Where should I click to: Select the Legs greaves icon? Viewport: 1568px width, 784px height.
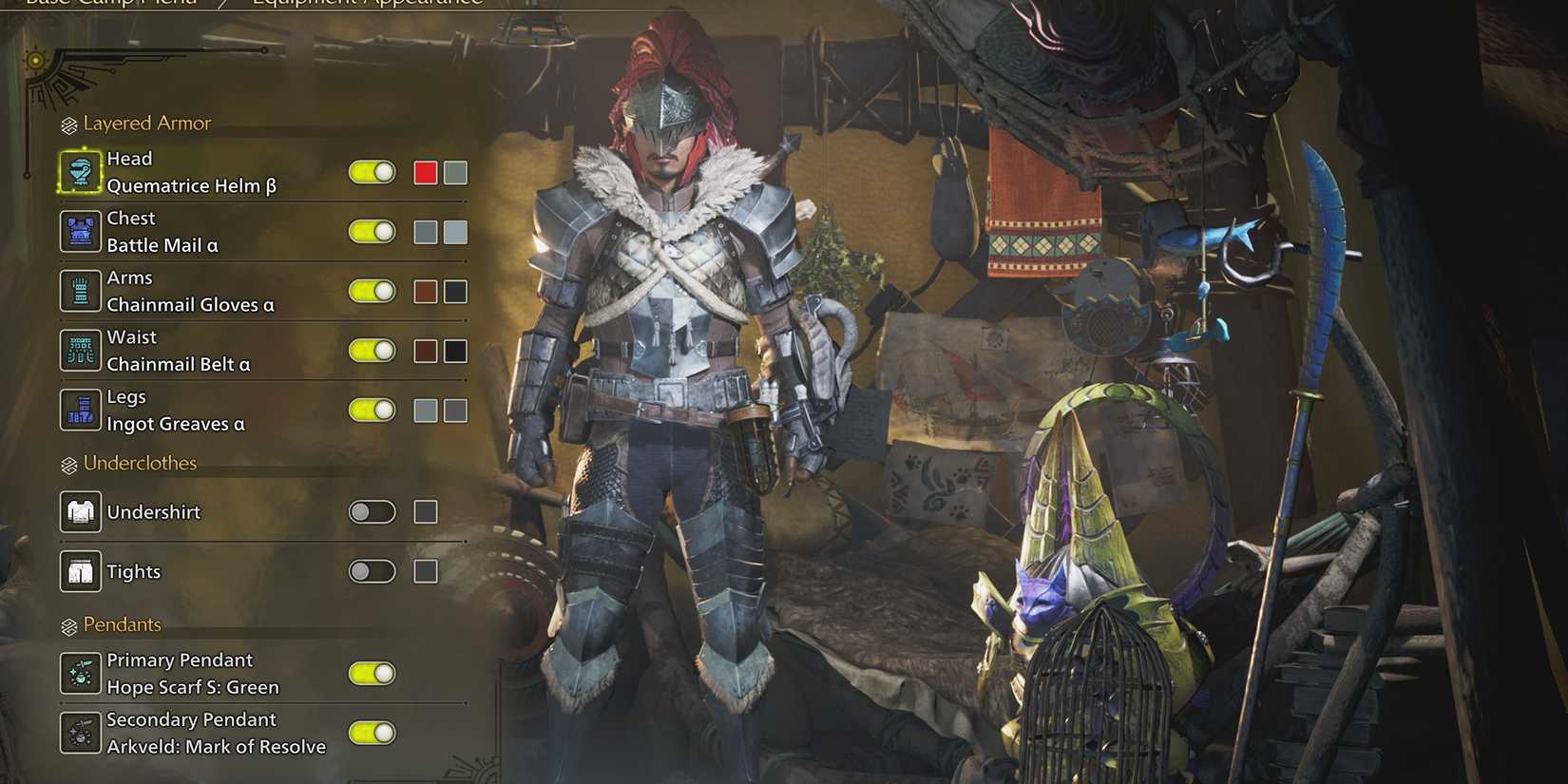click(x=81, y=410)
